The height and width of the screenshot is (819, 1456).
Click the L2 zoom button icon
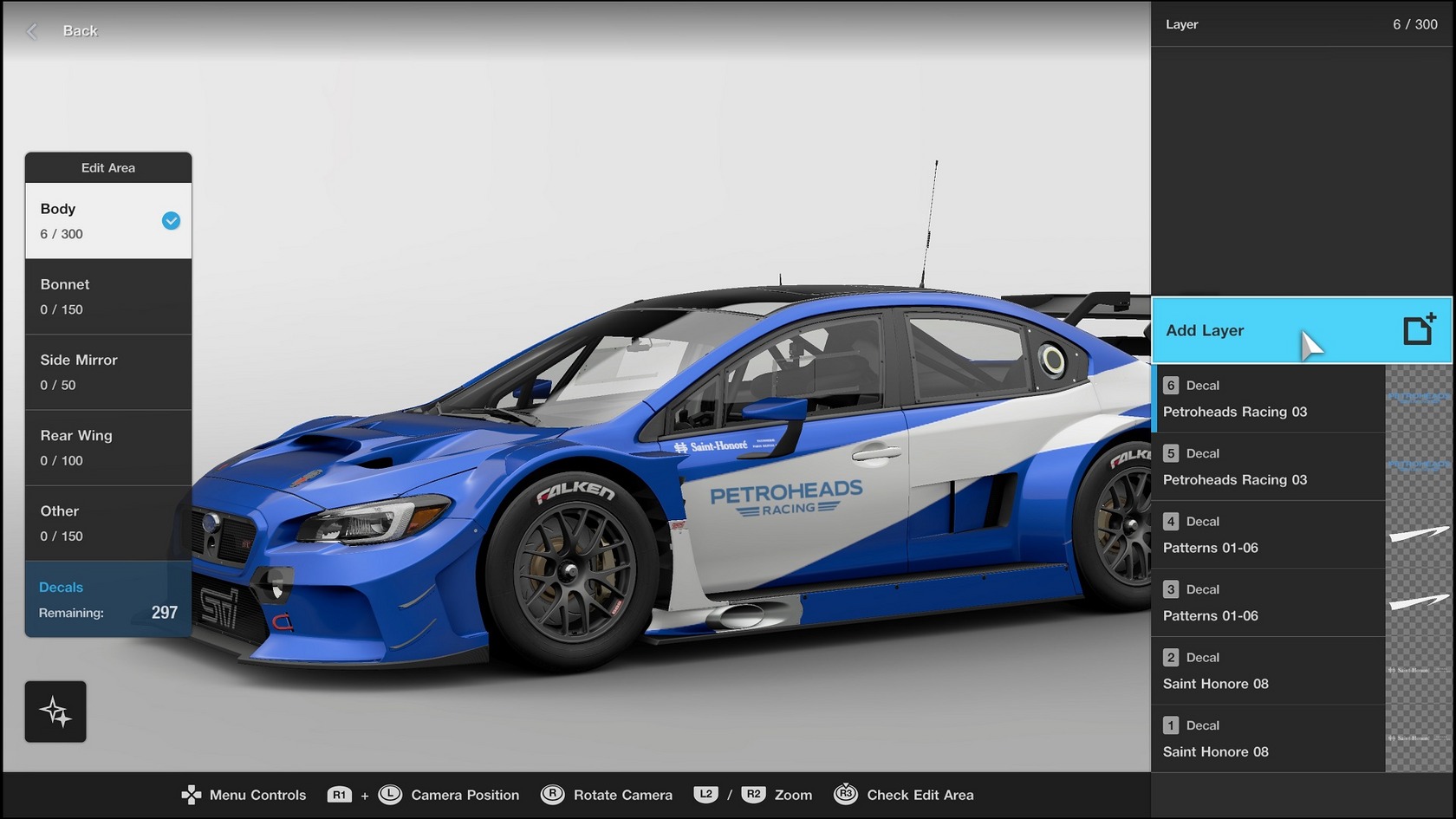coord(706,795)
